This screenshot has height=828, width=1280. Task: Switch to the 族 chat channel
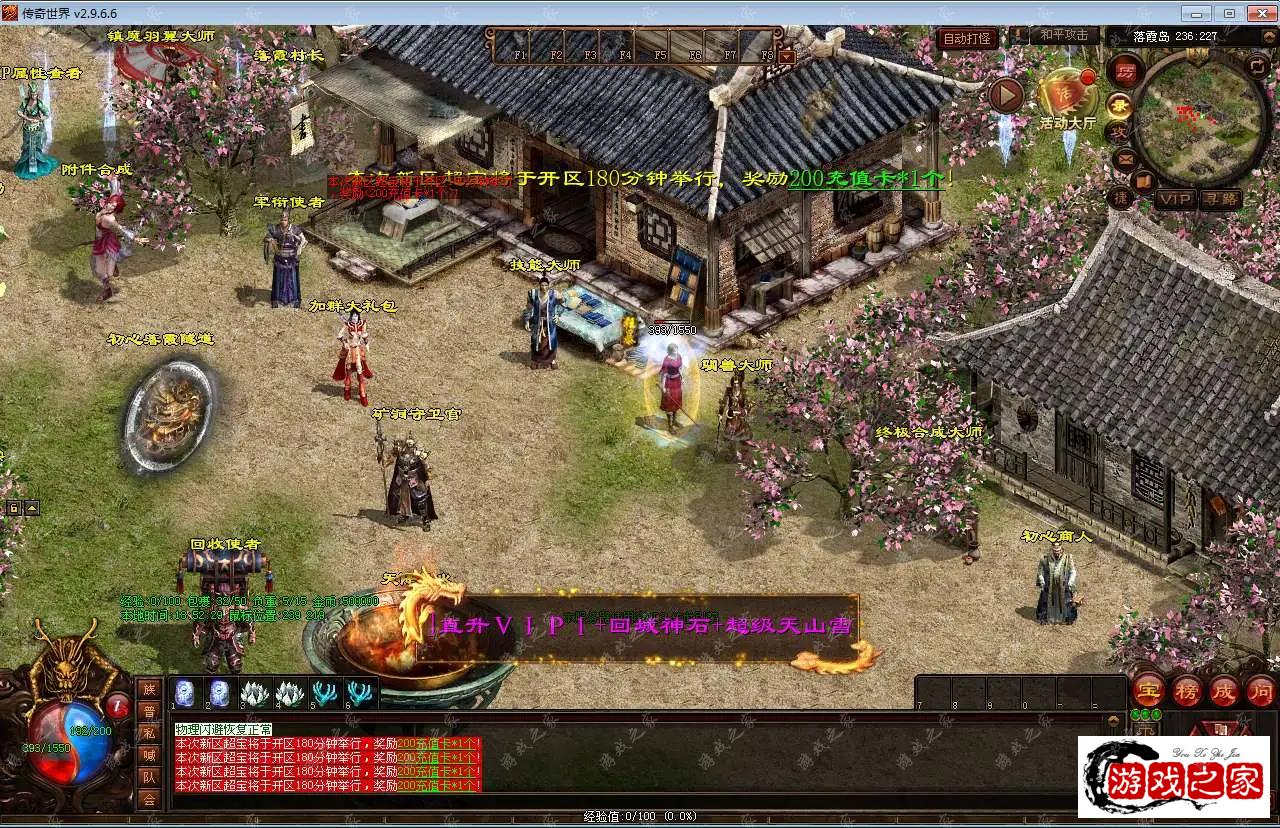tap(149, 689)
